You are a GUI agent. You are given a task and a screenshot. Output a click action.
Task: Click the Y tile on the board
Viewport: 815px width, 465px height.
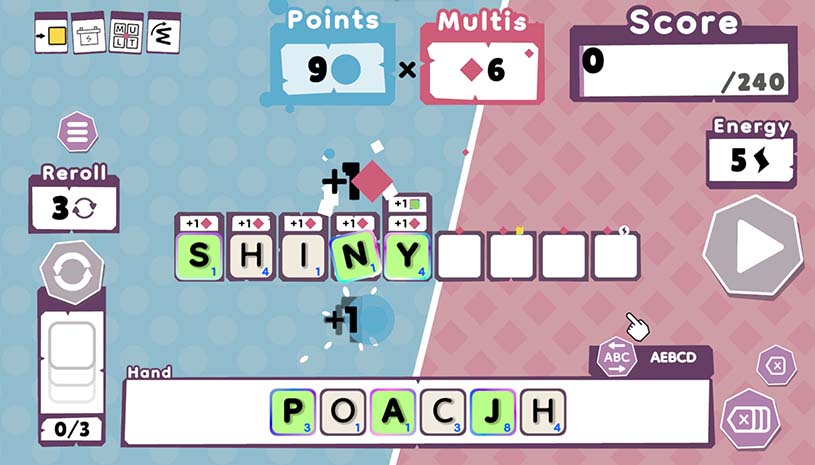click(407, 256)
